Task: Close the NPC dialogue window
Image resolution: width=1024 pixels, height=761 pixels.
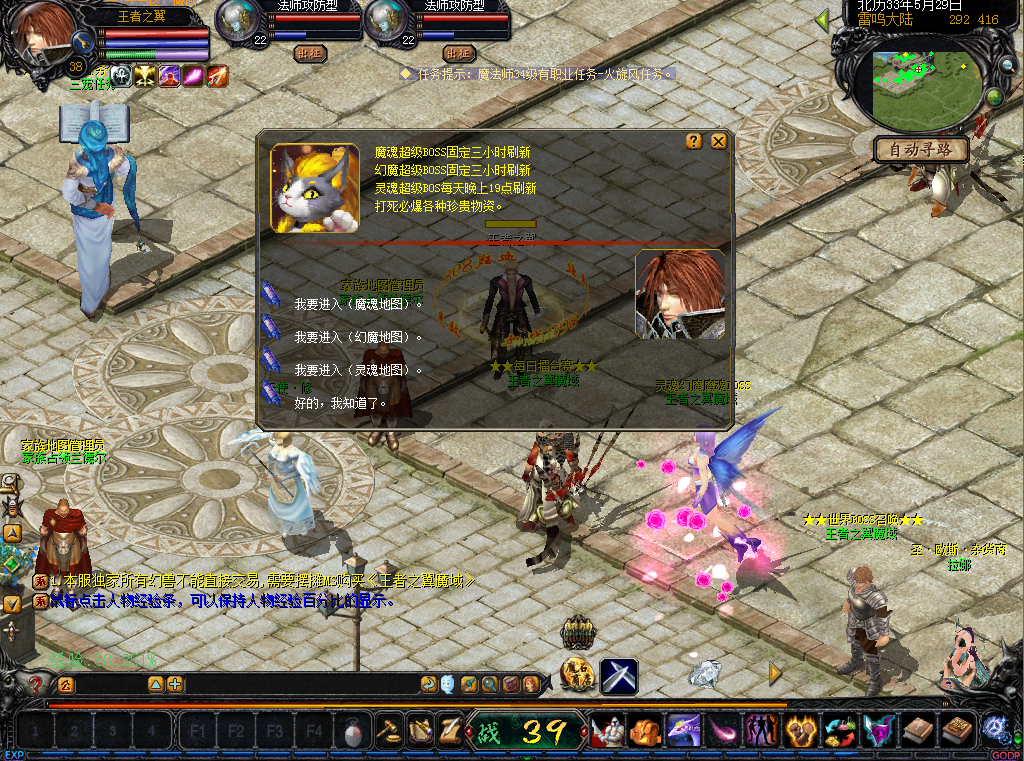Action: coord(718,142)
